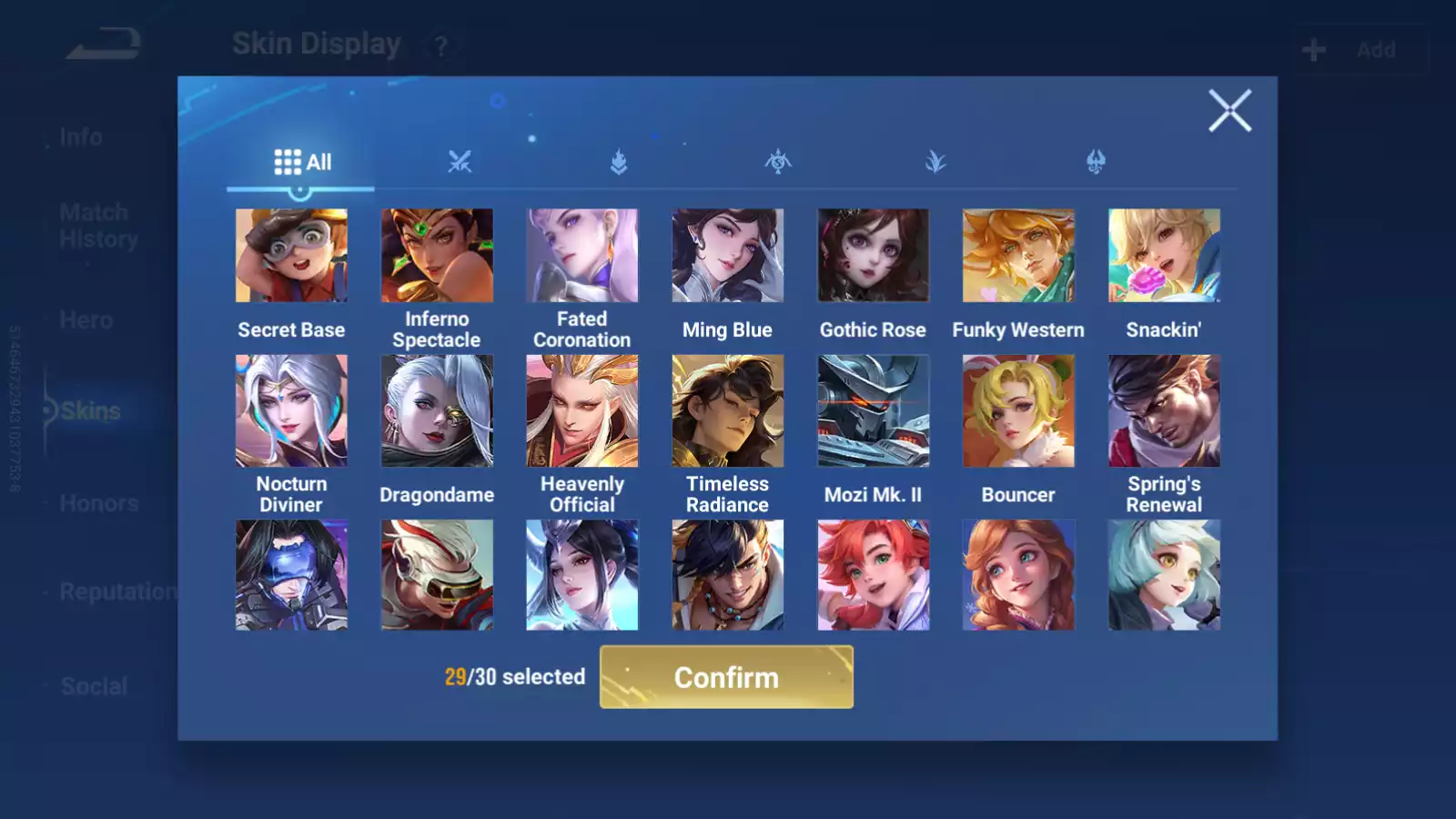This screenshot has height=819, width=1456.
Task: Select the Nocturn Diviner skin
Action: tap(291, 410)
